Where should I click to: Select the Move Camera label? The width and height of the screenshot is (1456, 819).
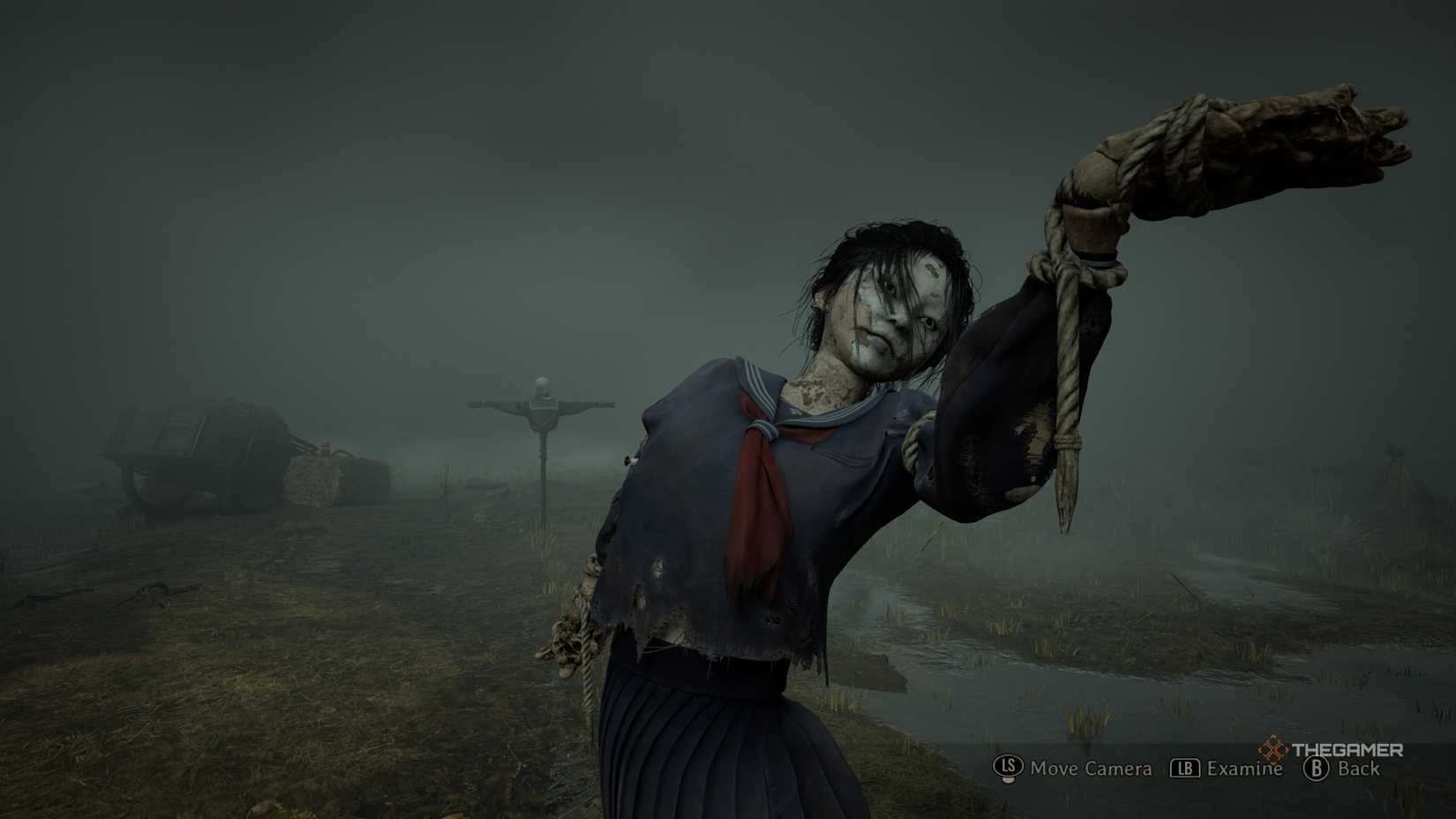[1091, 769]
